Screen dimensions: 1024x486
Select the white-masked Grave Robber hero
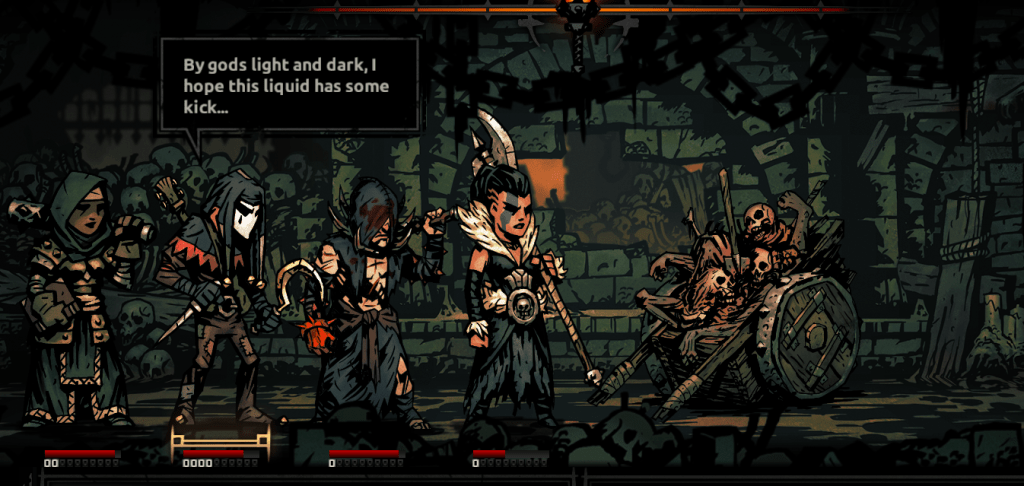(x=220, y=300)
